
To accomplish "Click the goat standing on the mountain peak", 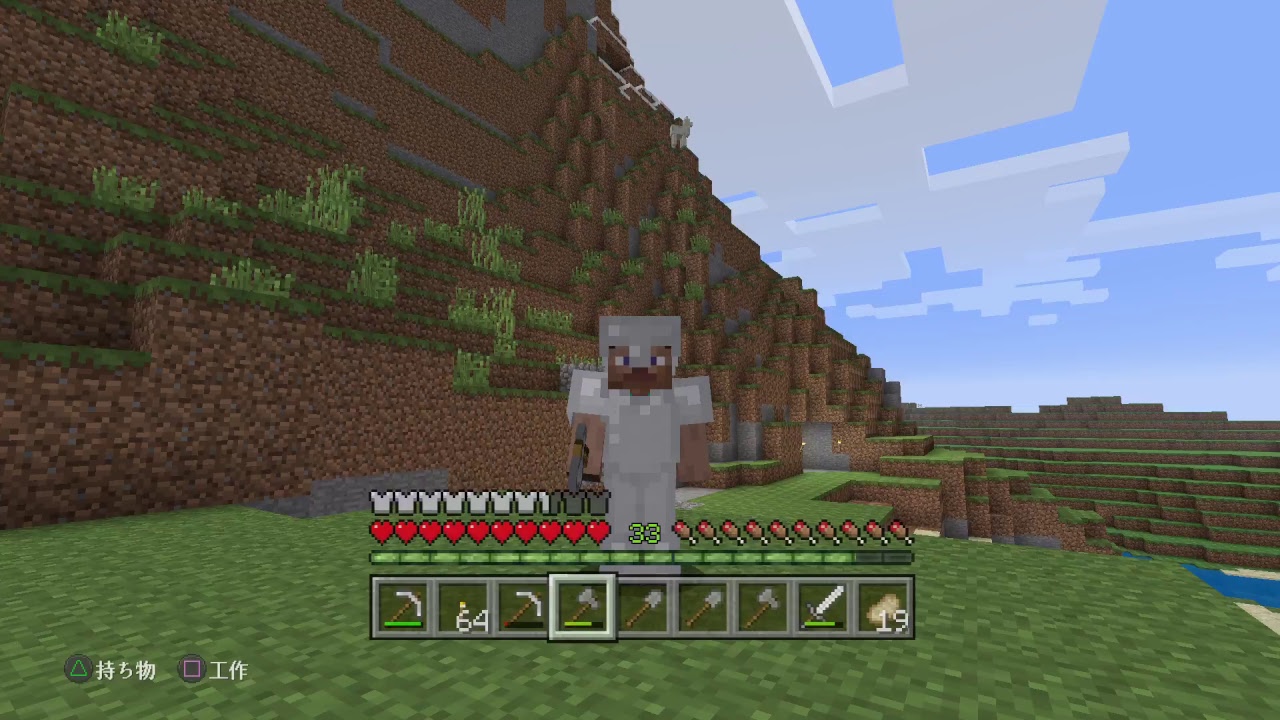I will [680, 133].
